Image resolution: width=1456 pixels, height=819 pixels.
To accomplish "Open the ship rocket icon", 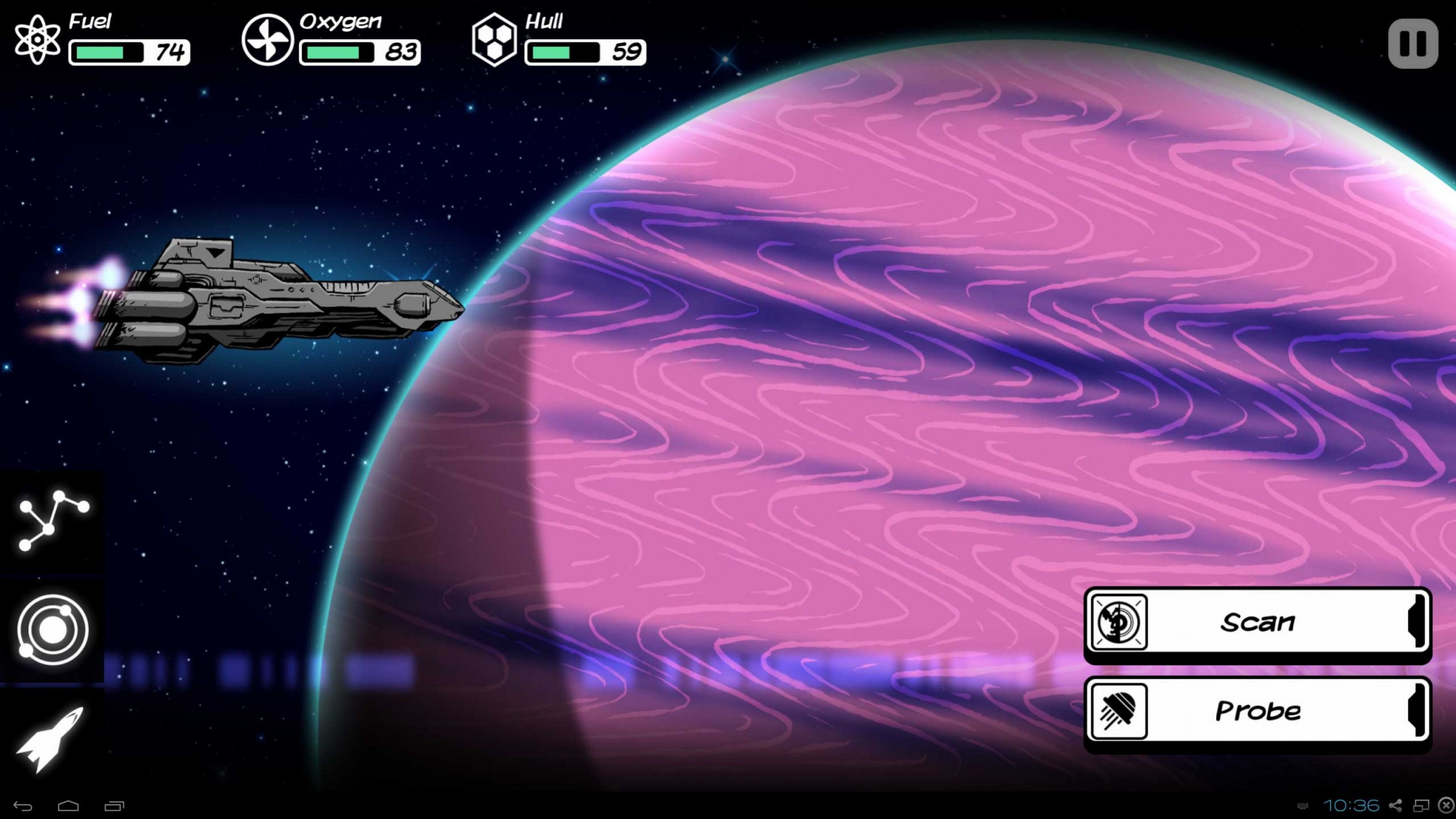I will click(51, 739).
